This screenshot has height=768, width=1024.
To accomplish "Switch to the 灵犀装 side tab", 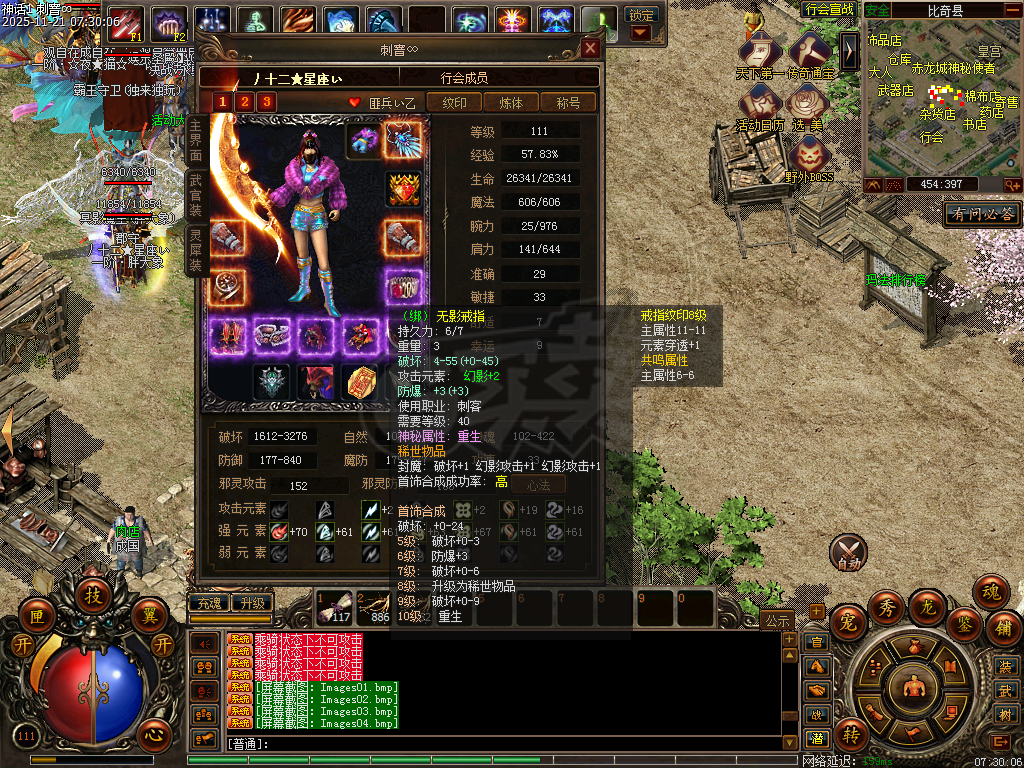I will point(196,250).
